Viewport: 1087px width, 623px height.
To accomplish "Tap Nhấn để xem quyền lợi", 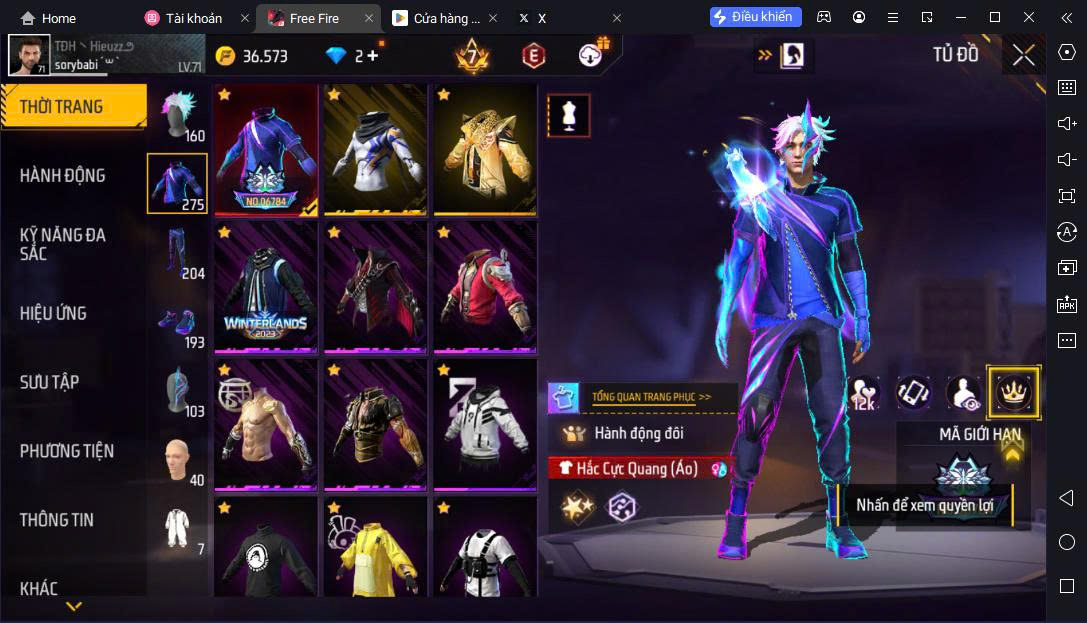I will 924,505.
